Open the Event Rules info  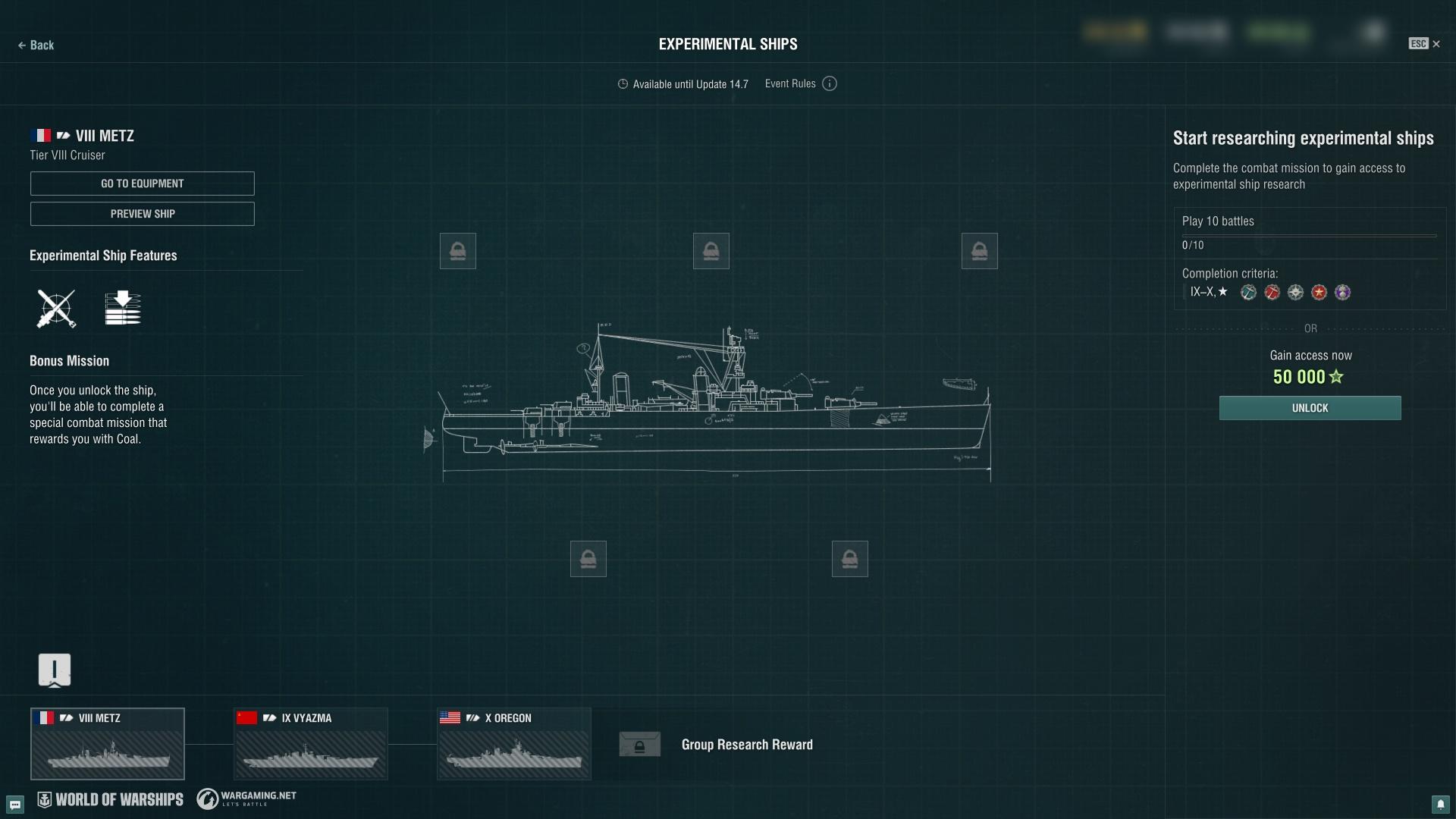tap(830, 84)
